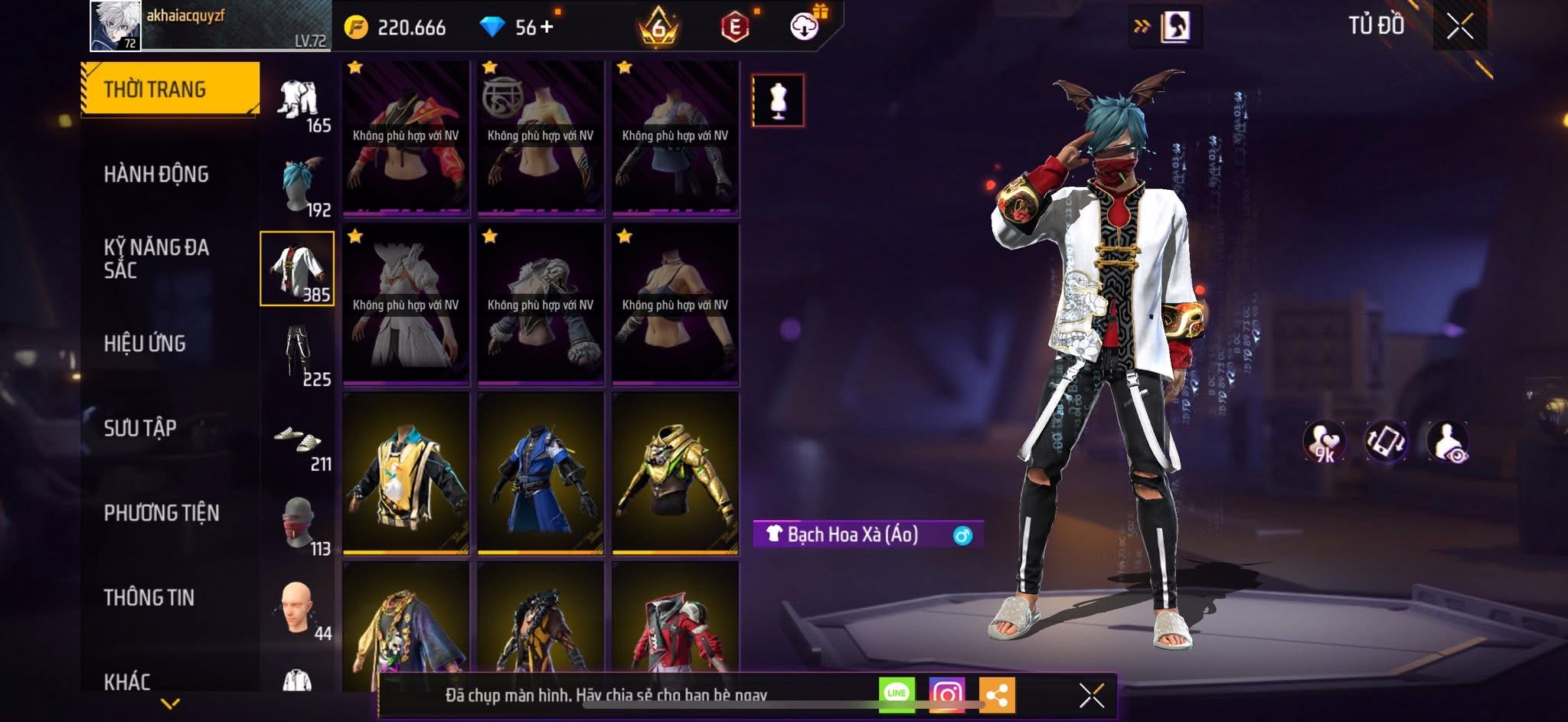This screenshot has width=1568, height=722.
Task: Click the mannequin outfit preview button
Action: tap(778, 100)
